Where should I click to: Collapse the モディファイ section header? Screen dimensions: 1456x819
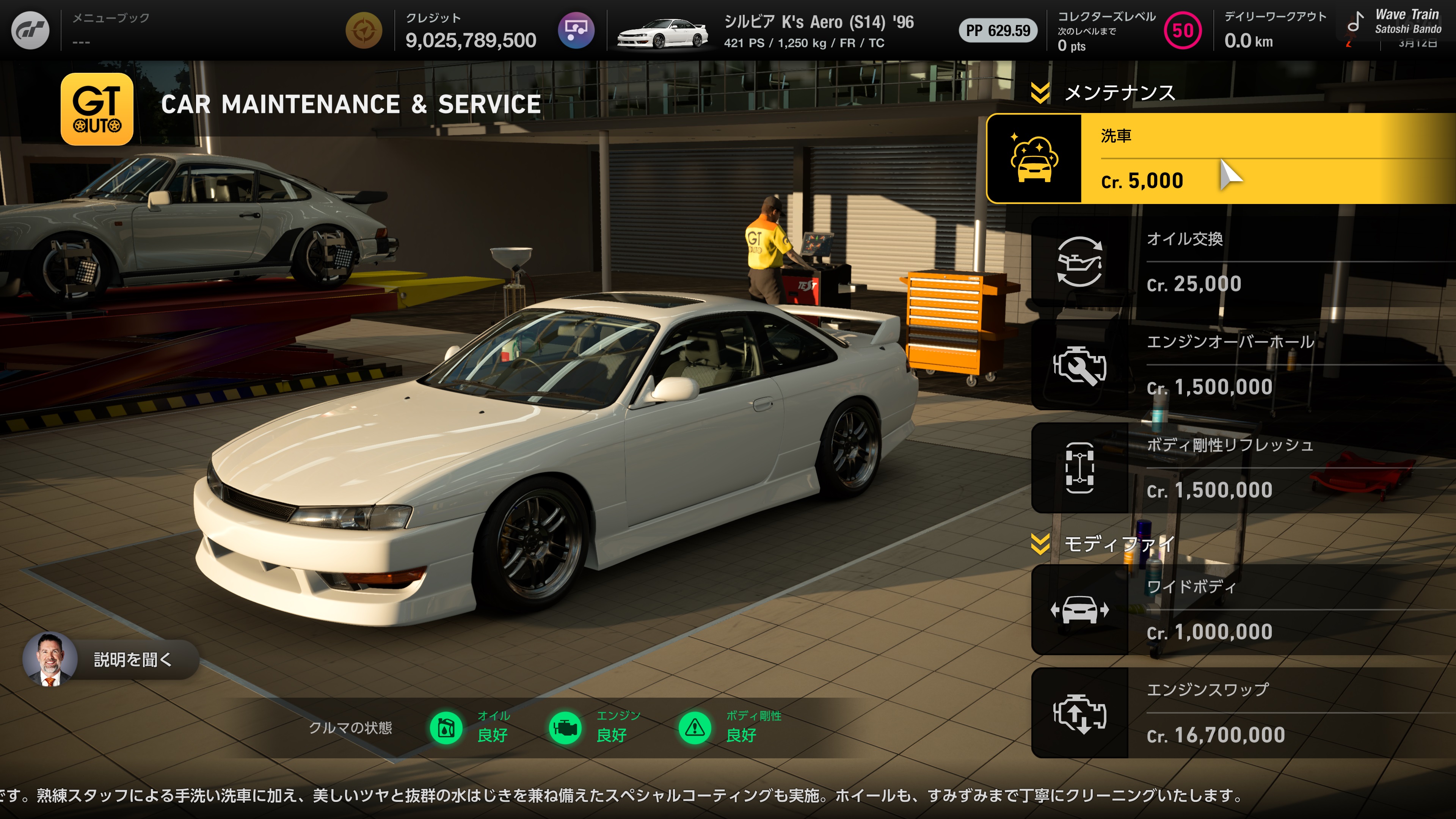pos(1040,544)
